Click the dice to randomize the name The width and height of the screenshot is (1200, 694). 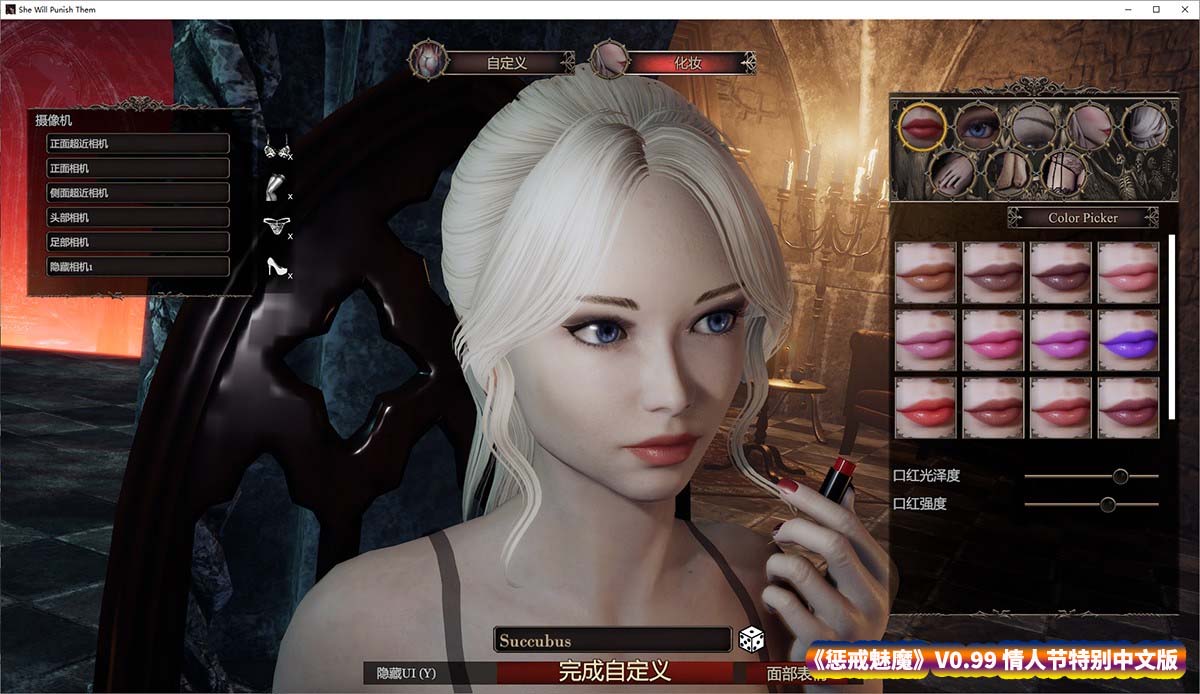[751, 639]
